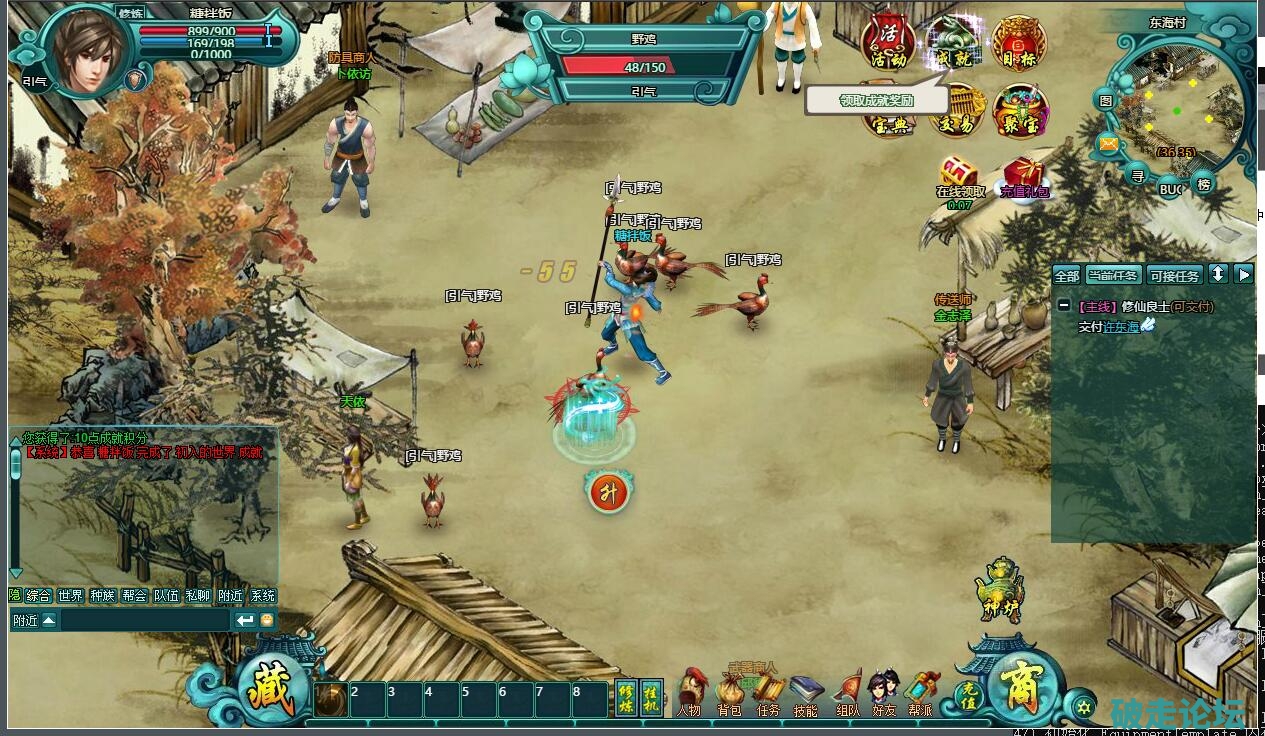Click the 许东海 quest link
Screen dimensions: 1265x736
1121,327
